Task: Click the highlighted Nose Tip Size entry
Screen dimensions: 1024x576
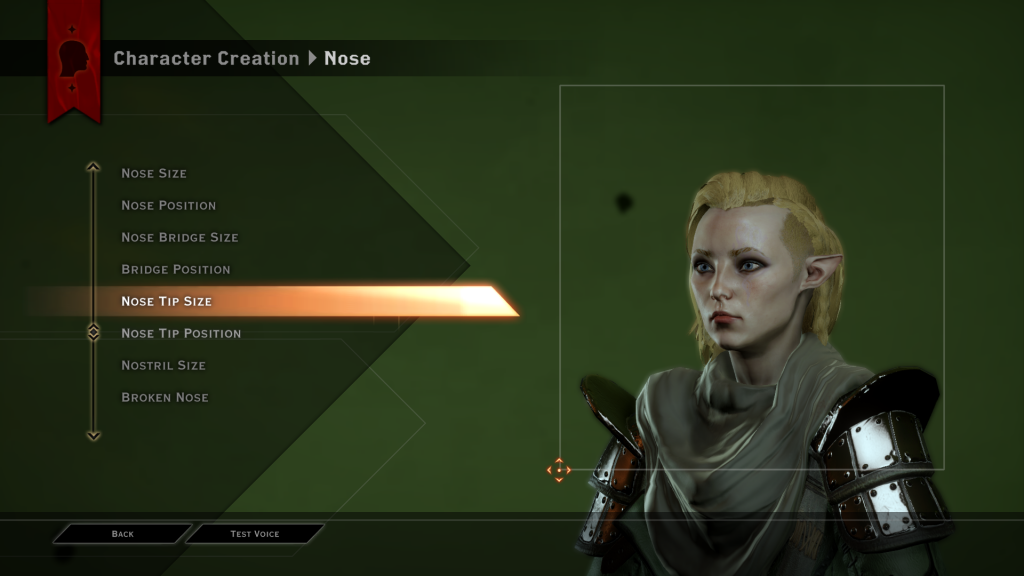Action: pos(167,301)
